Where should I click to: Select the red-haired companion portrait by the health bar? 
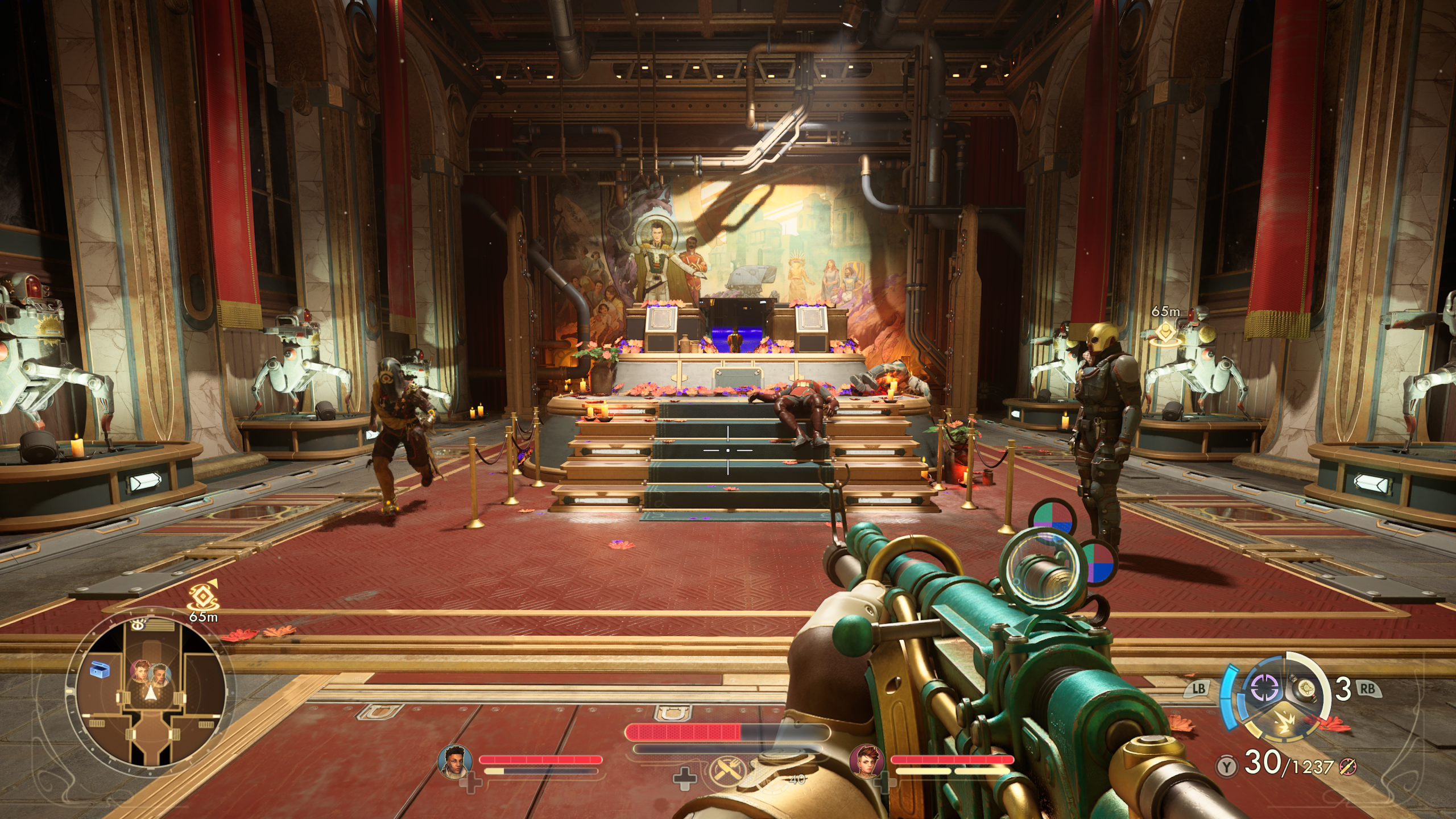click(866, 760)
